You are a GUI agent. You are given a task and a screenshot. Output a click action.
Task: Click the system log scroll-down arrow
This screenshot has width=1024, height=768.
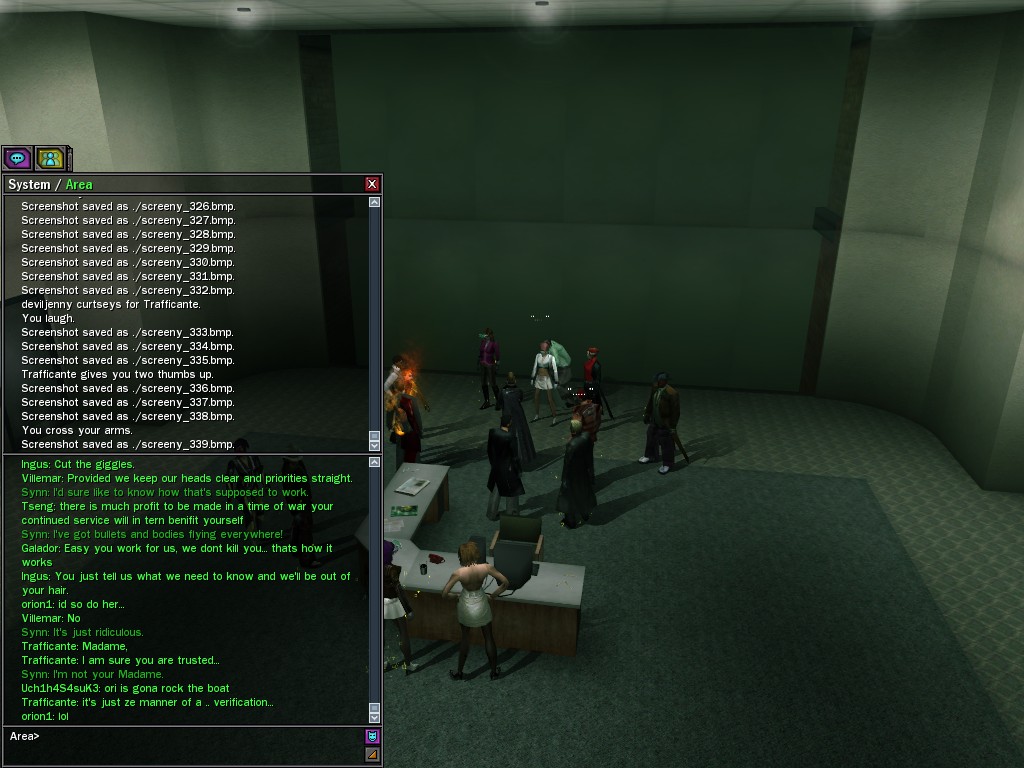pyautogui.click(x=374, y=444)
